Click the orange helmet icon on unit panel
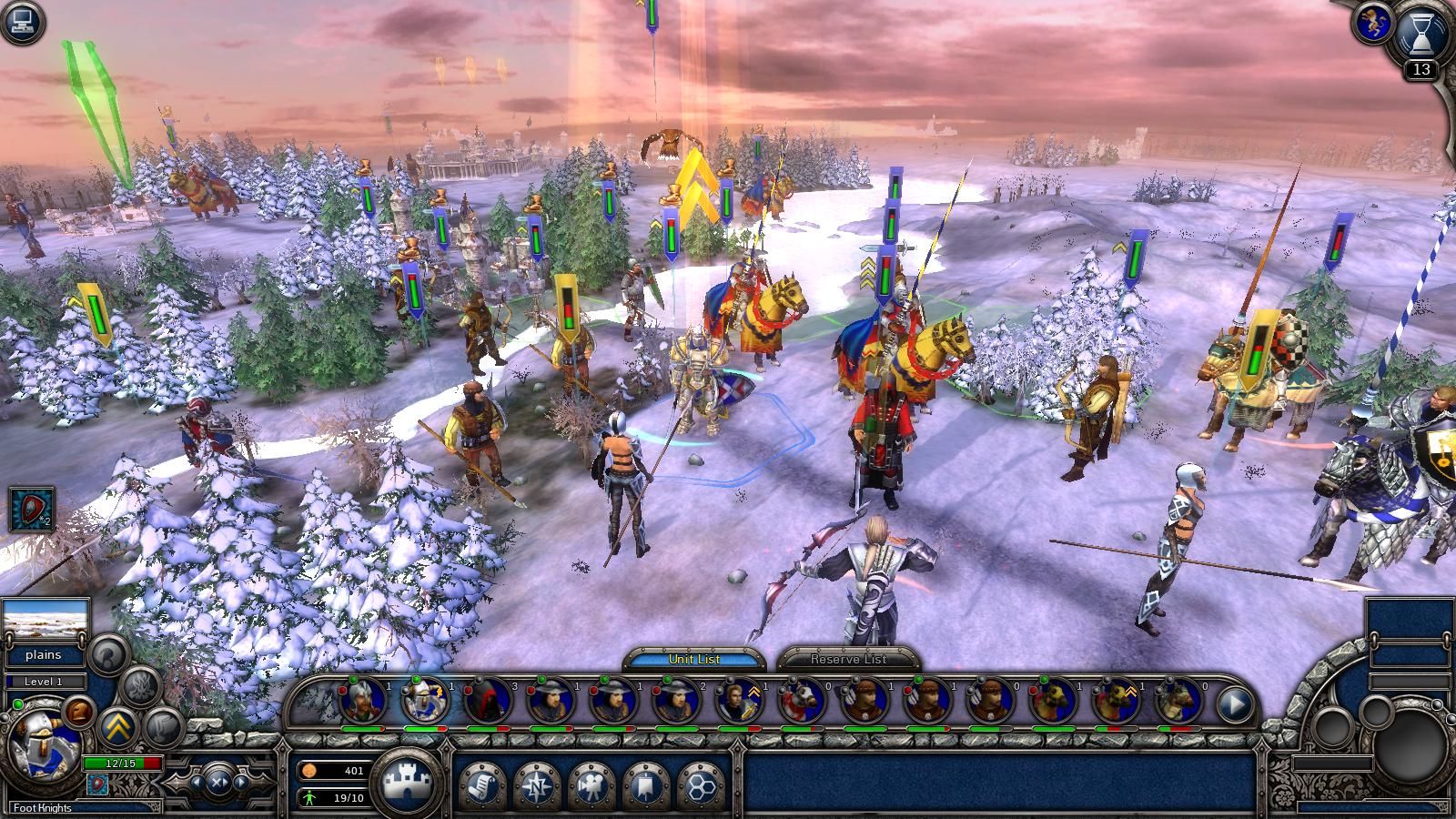The image size is (1456, 819). tap(77, 712)
